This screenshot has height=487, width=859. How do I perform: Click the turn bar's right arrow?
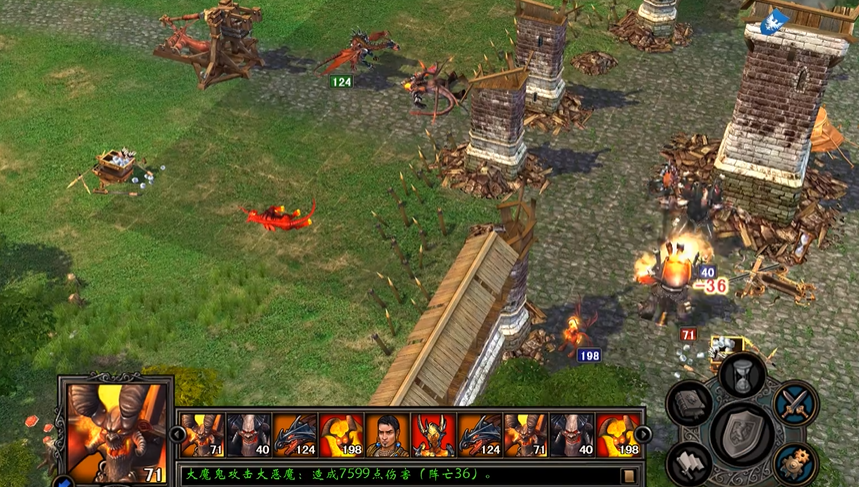click(643, 434)
